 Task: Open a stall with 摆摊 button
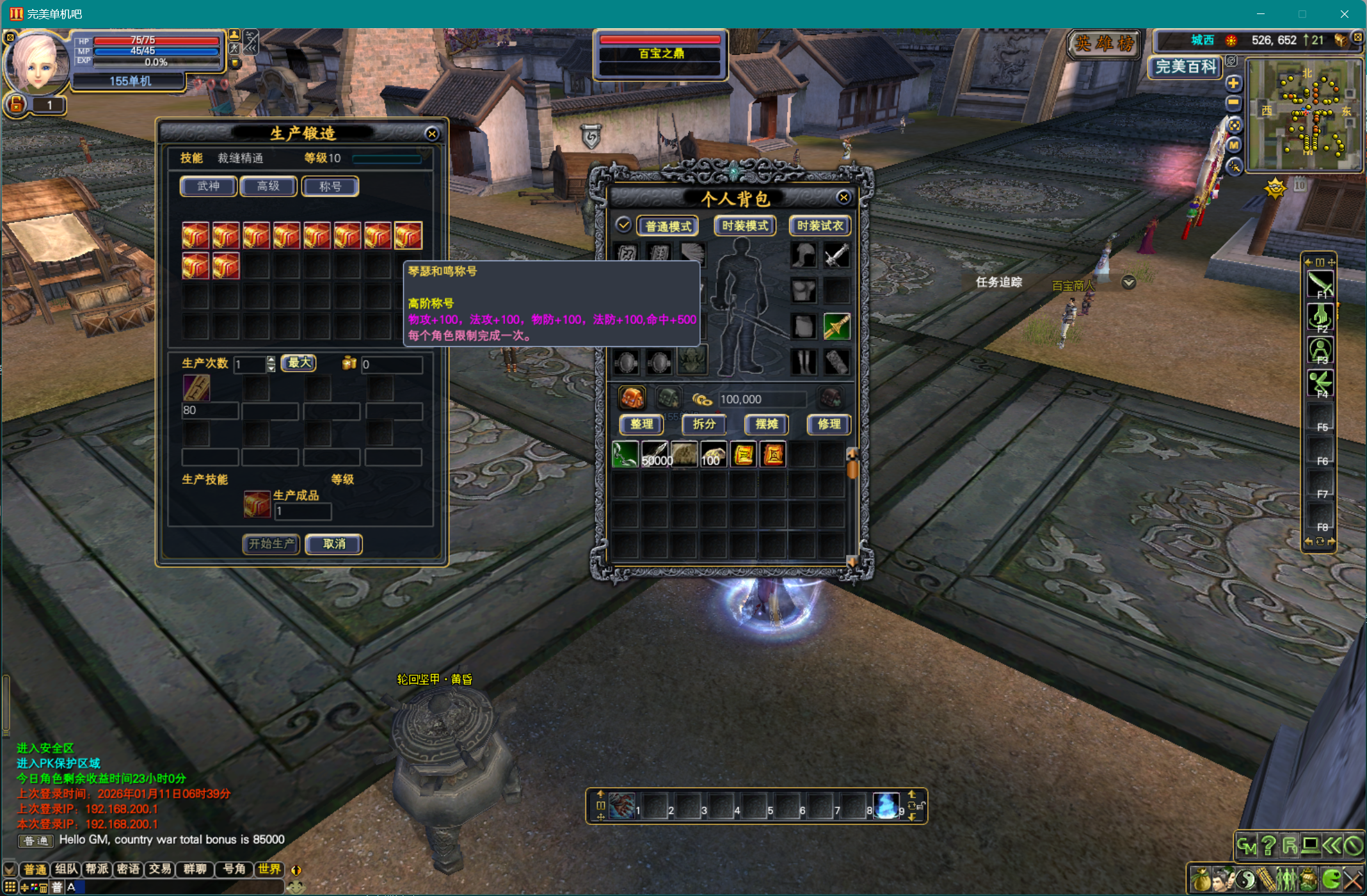pos(766,424)
